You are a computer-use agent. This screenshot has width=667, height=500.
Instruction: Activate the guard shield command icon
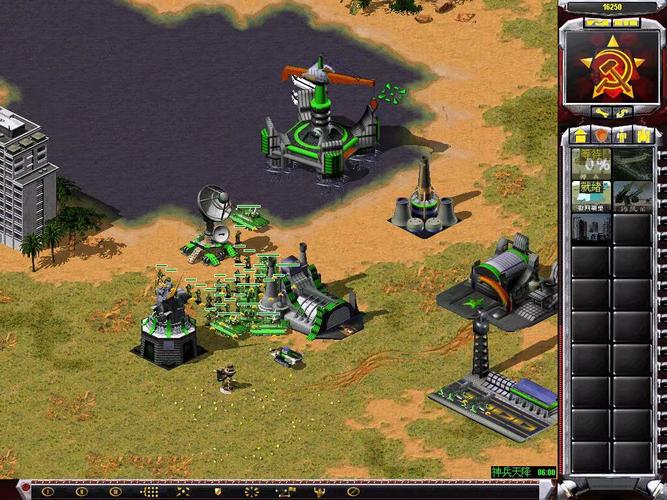click(217, 492)
